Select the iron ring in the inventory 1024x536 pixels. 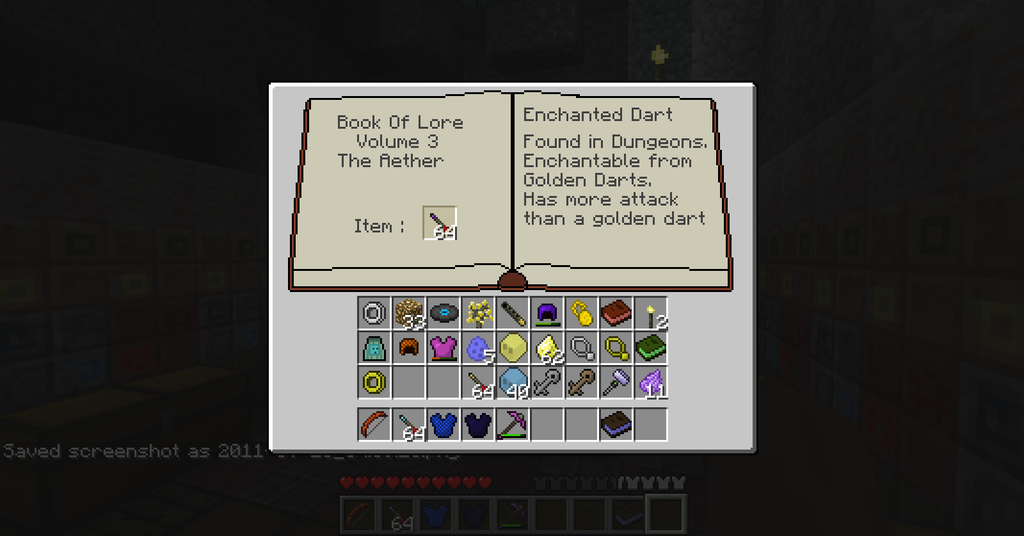[x=374, y=313]
